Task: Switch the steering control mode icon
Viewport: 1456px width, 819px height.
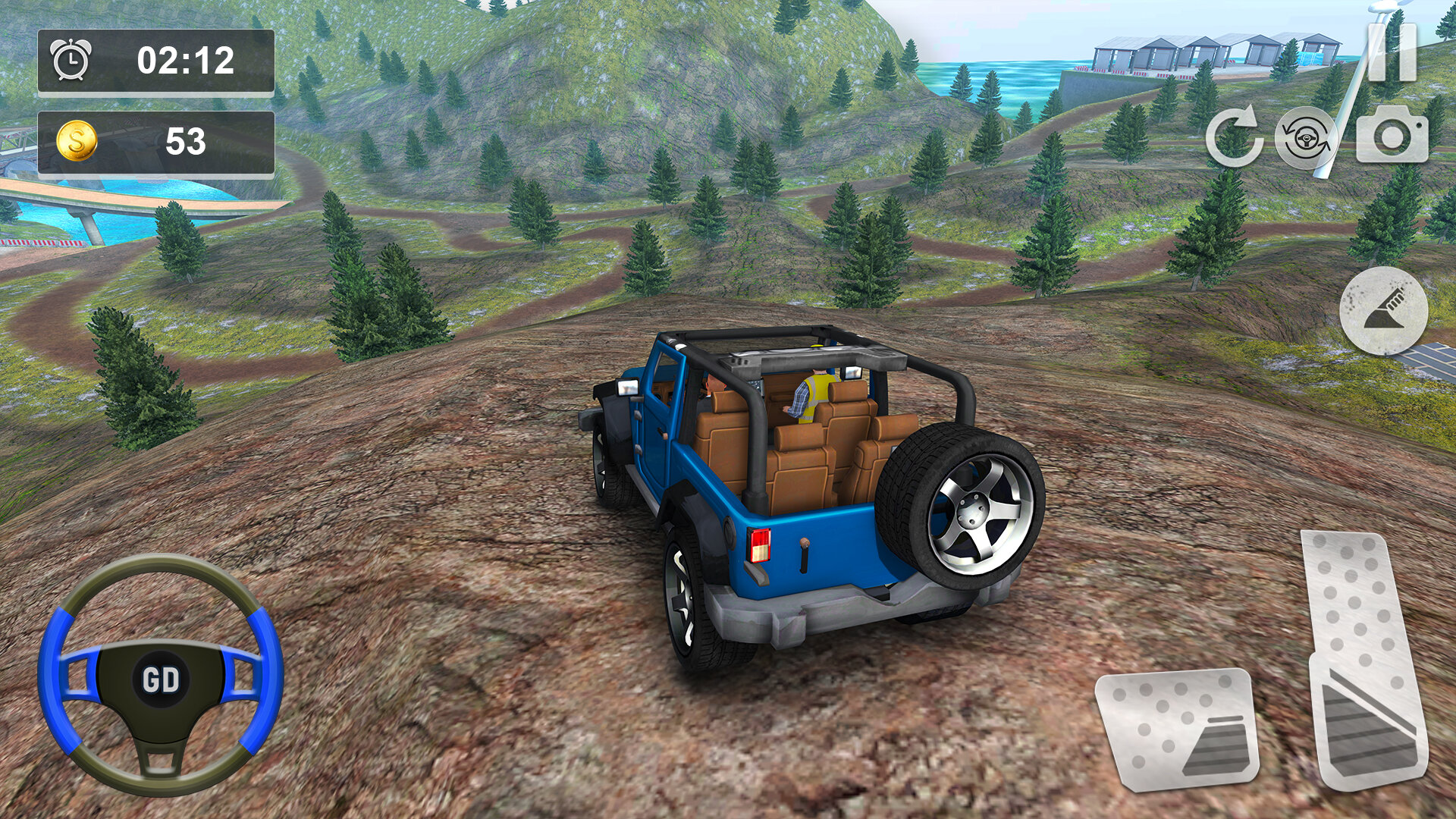Action: coord(1306,137)
